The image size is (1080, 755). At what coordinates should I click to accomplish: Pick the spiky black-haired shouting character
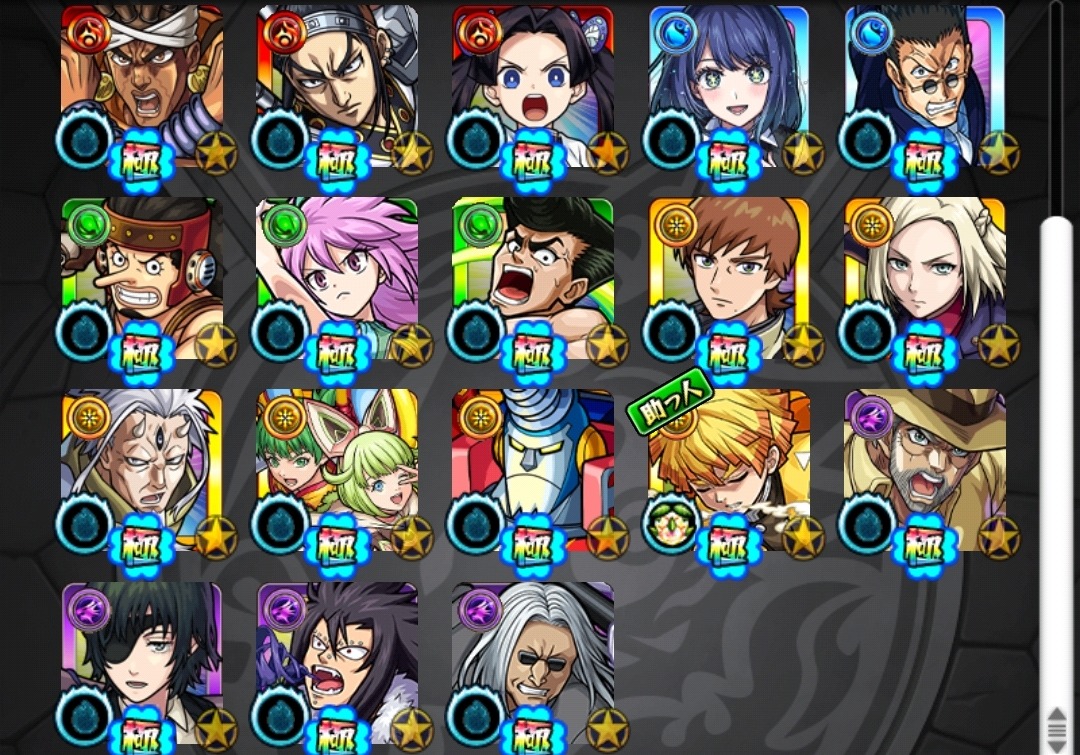[337, 660]
